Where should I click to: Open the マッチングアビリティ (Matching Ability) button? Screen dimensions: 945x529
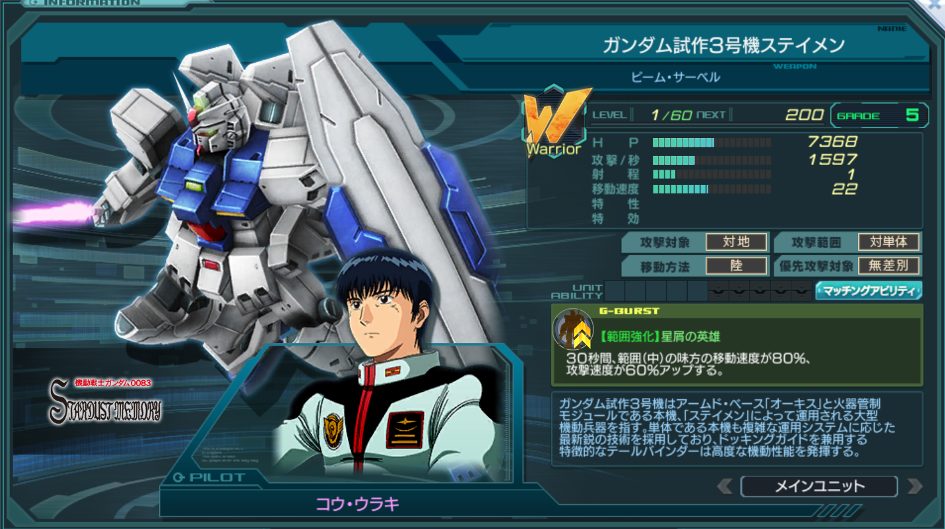pyautogui.click(x=868, y=291)
